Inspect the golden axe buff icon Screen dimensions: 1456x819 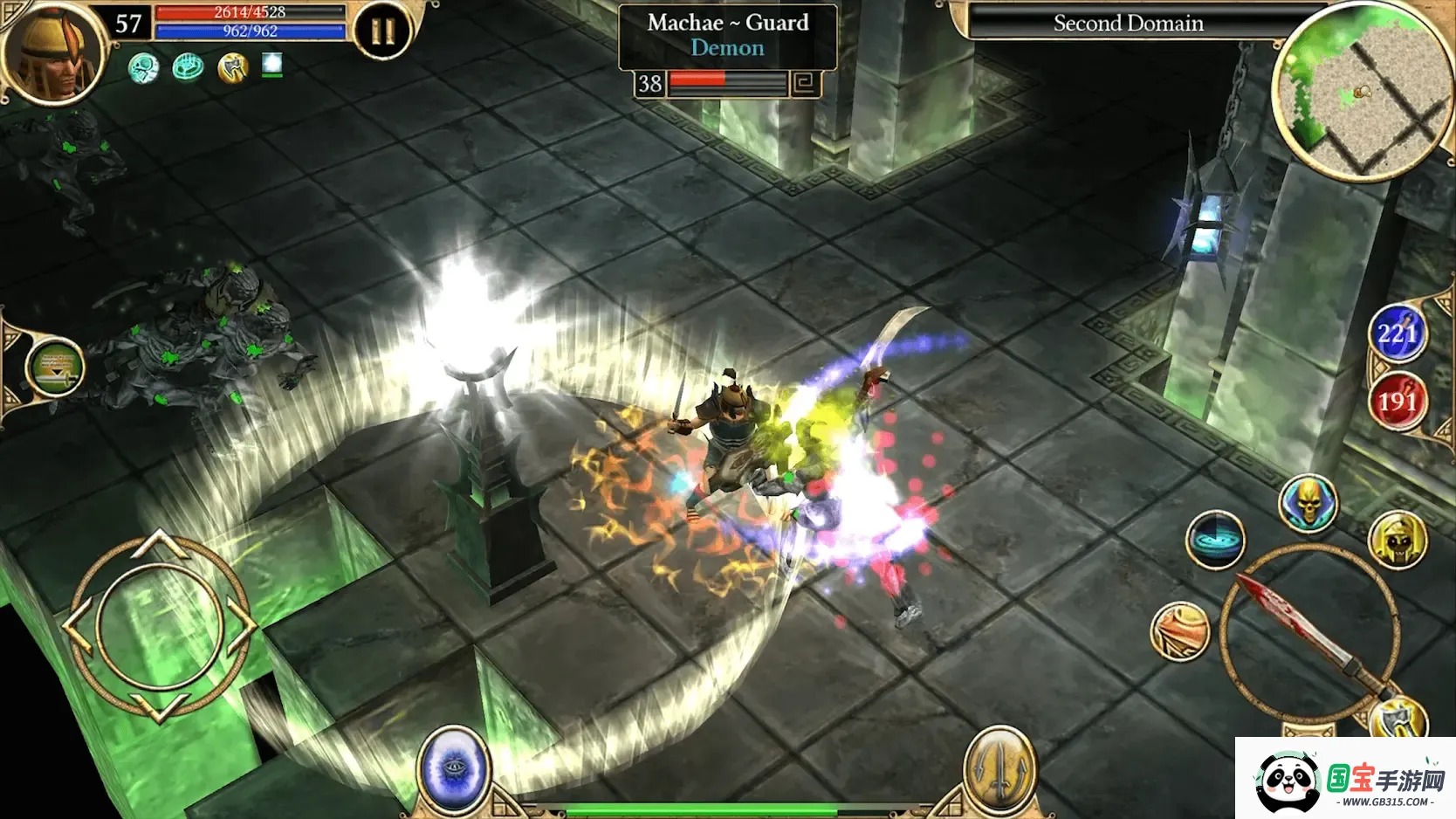232,67
